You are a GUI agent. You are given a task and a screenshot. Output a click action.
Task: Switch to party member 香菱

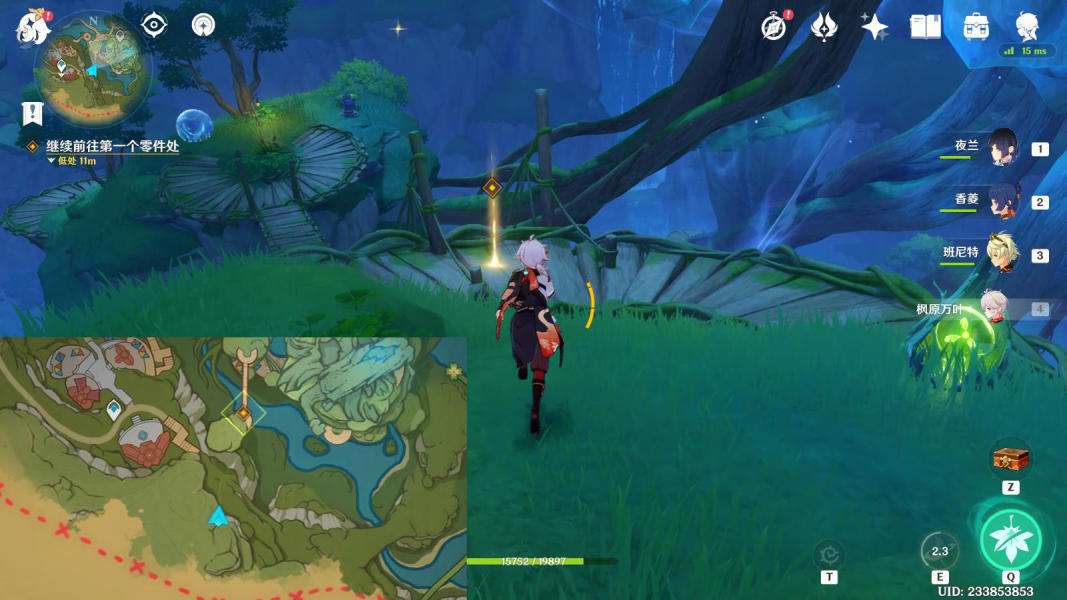tap(1001, 201)
